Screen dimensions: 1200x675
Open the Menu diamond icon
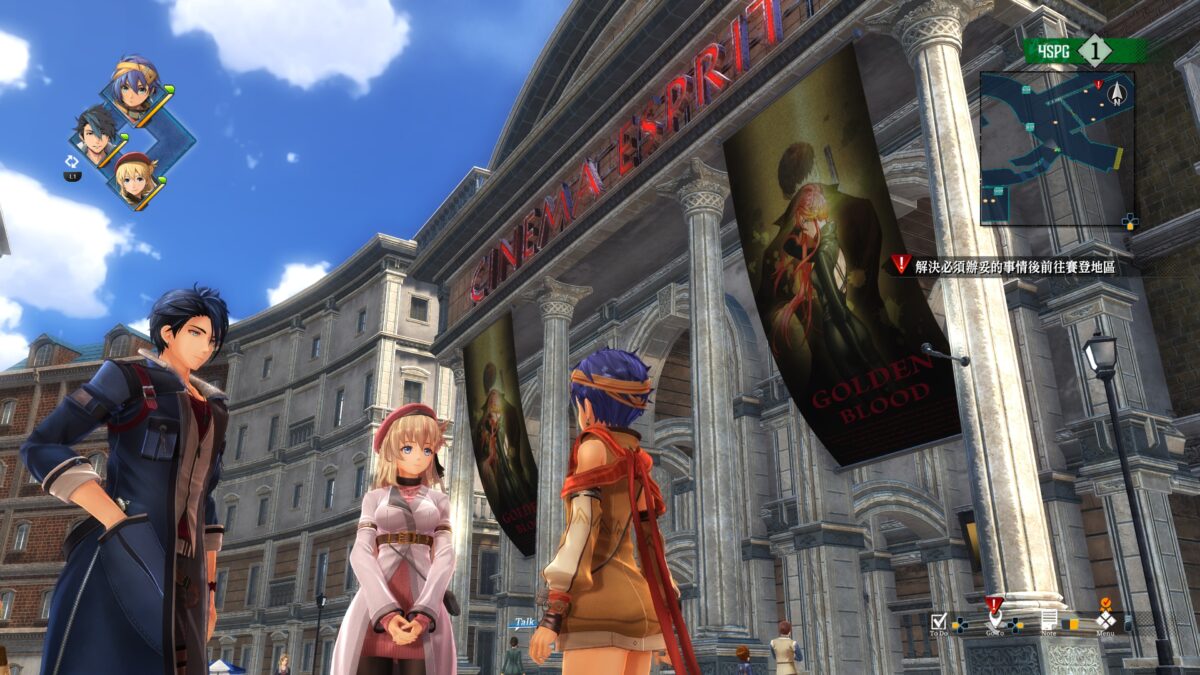click(1105, 620)
